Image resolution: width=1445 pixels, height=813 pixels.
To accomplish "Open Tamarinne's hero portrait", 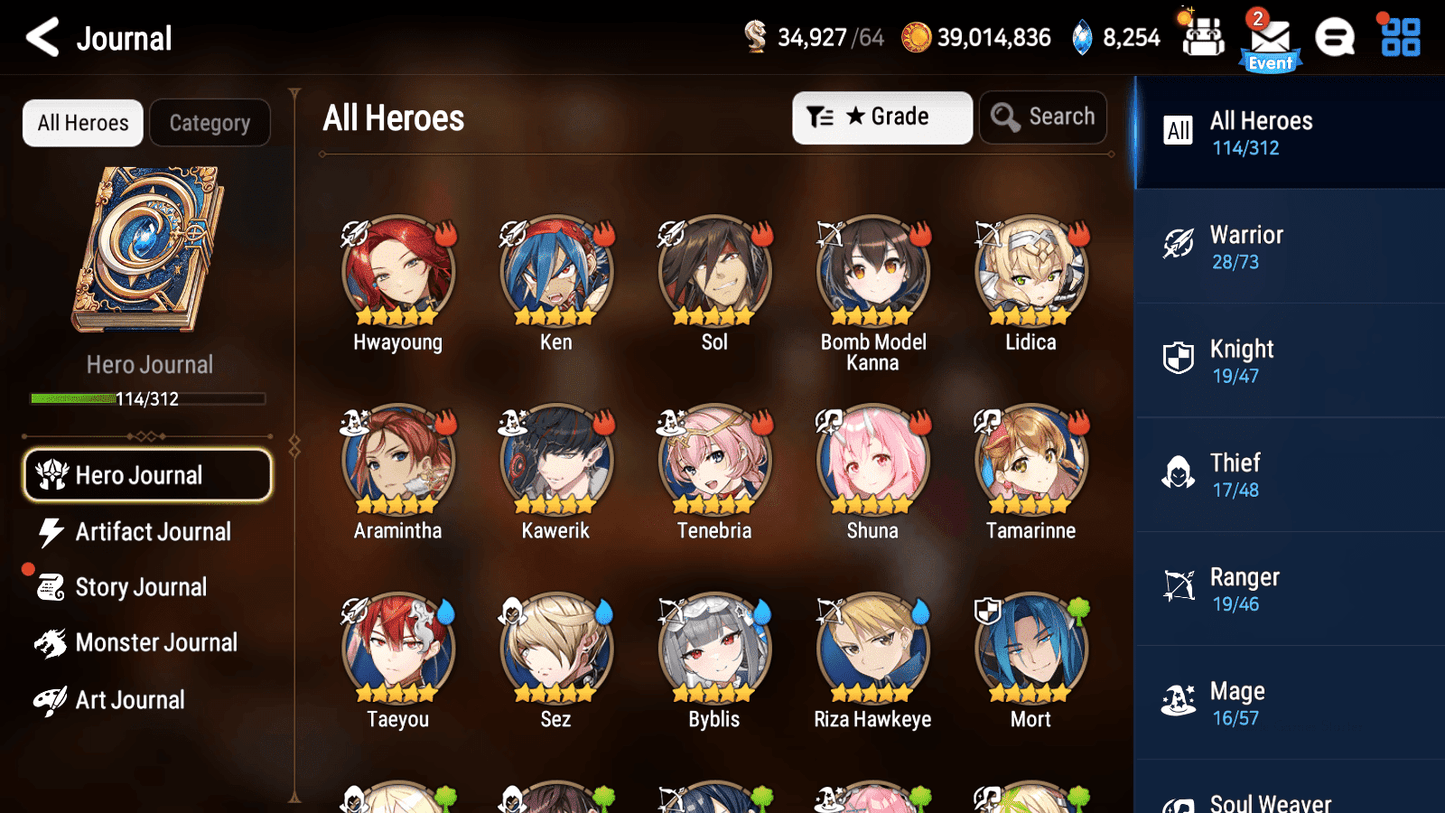I will [1030, 459].
